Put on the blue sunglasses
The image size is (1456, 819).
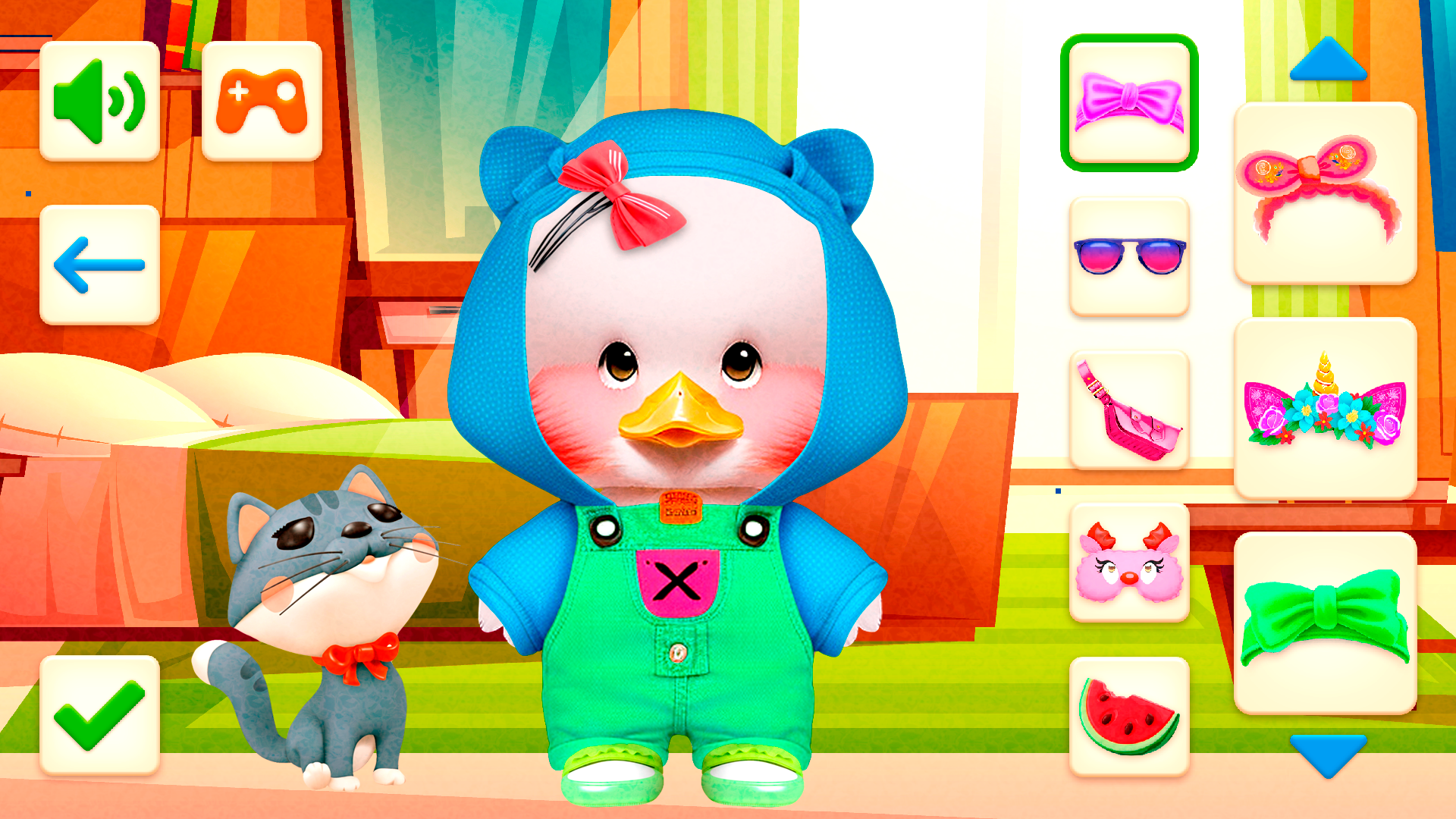click(1129, 257)
